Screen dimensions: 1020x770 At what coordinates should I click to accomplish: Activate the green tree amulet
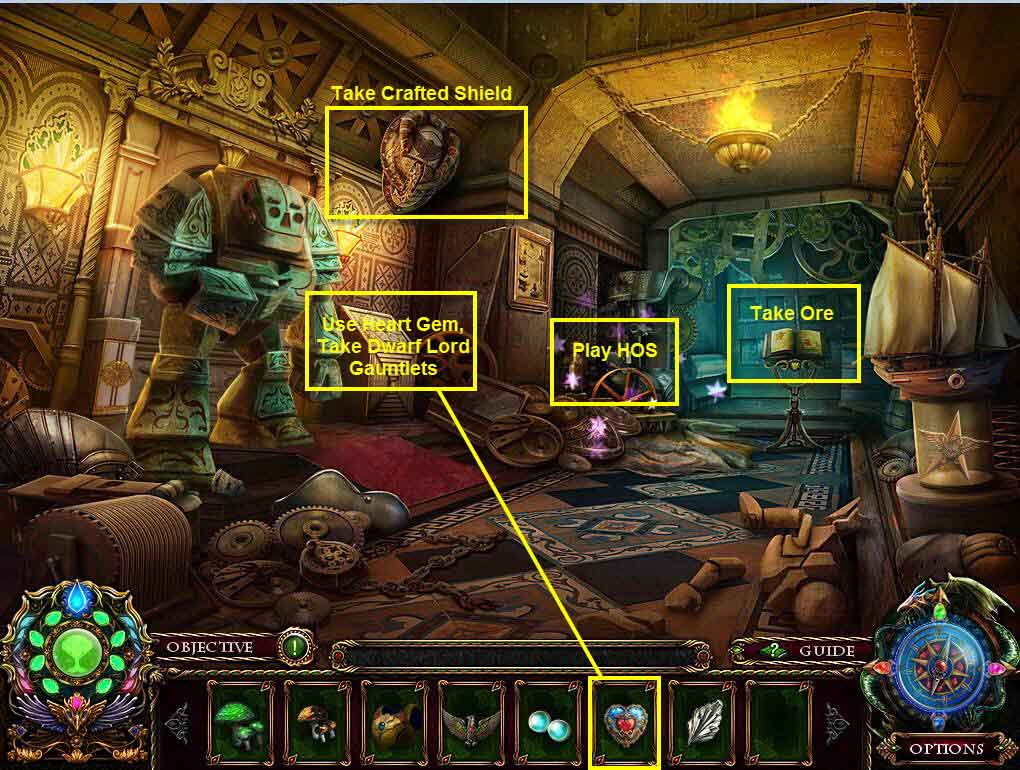point(69,664)
